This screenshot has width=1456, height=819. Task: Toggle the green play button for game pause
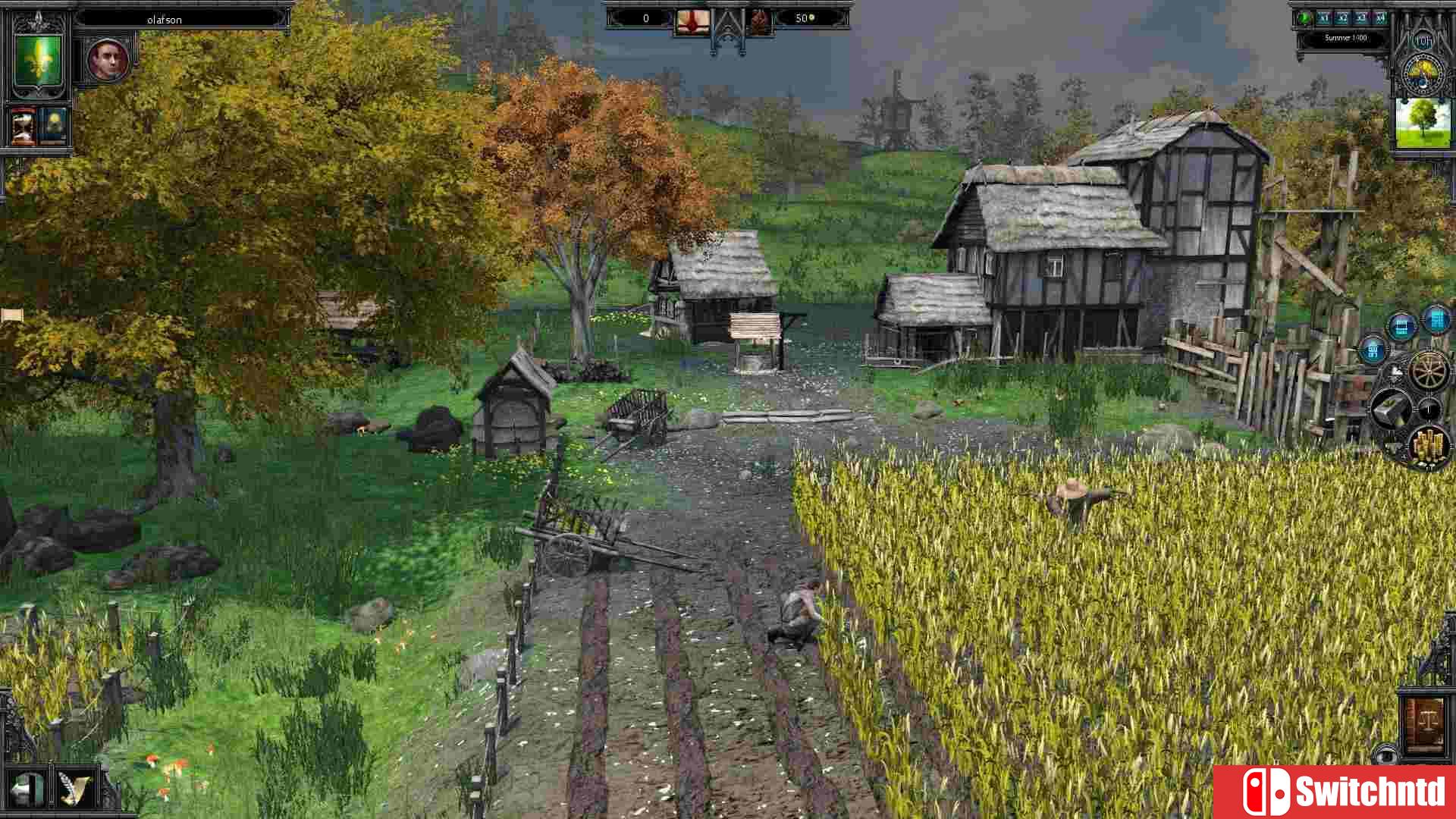pos(1304,18)
